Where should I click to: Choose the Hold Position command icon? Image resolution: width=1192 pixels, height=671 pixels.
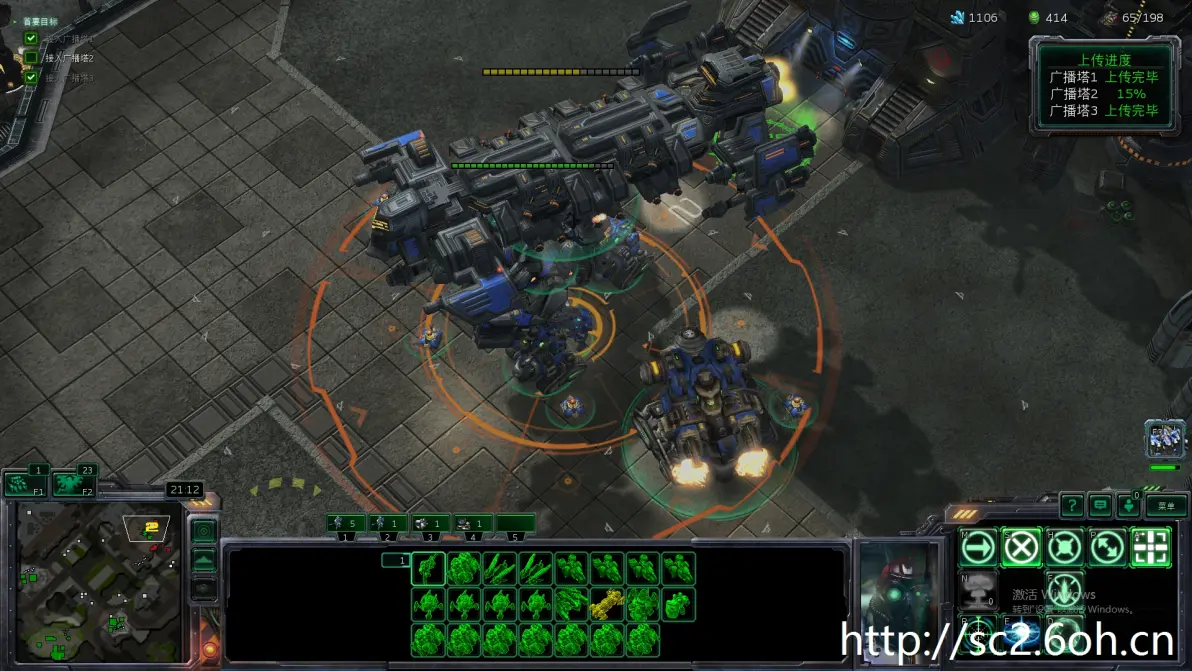(1065, 547)
